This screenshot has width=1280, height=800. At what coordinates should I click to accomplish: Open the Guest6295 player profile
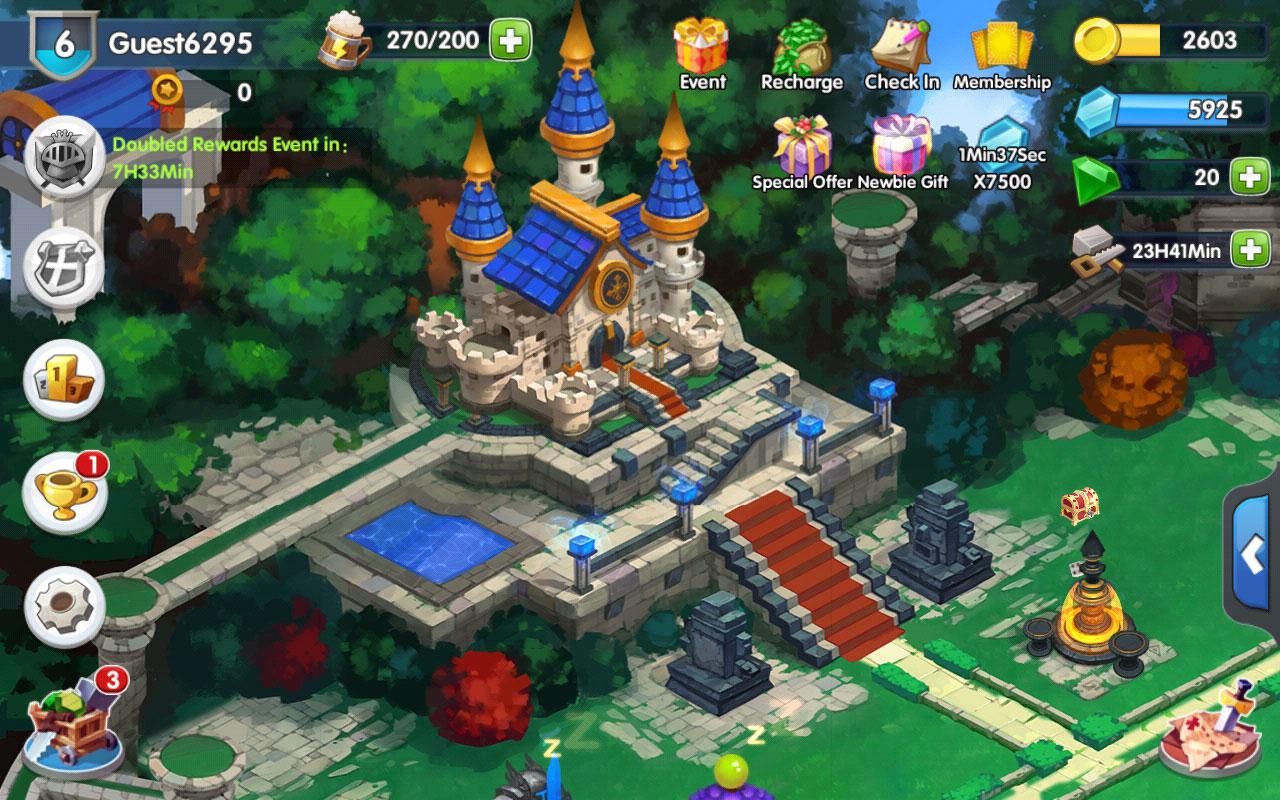(x=180, y=43)
